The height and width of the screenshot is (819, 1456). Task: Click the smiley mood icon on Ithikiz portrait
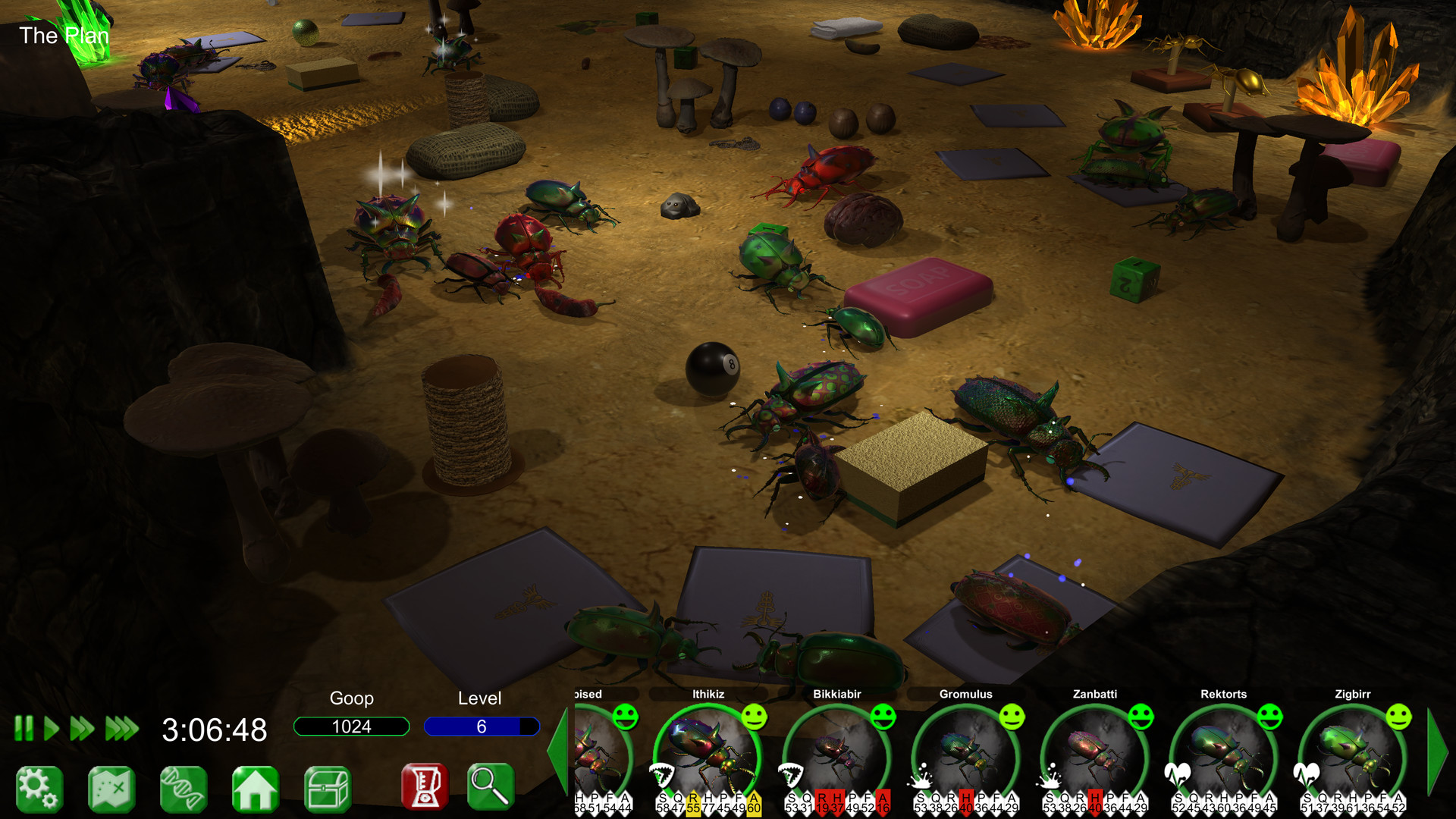754,717
